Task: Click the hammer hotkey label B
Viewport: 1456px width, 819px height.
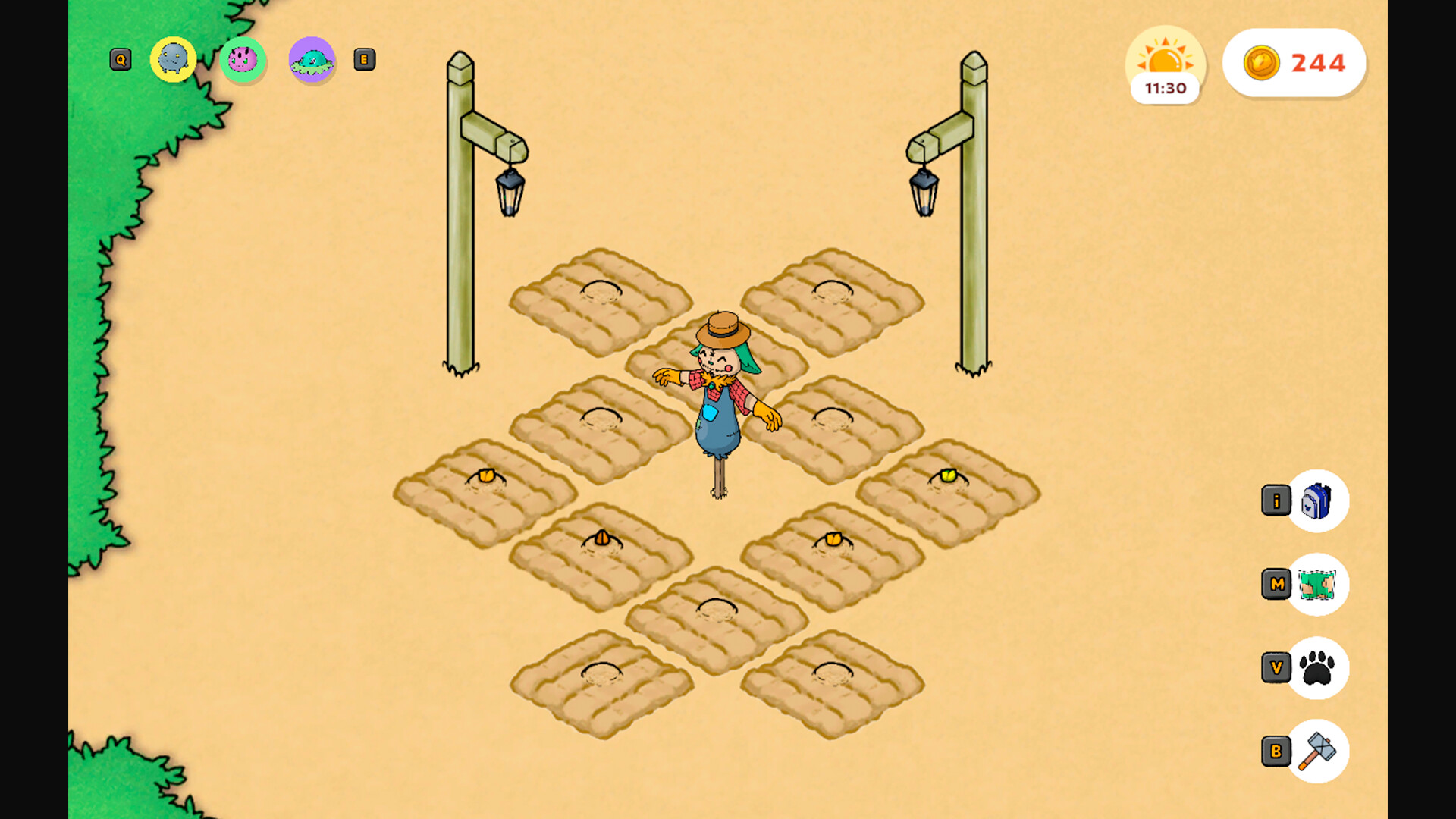Action: point(1276,751)
